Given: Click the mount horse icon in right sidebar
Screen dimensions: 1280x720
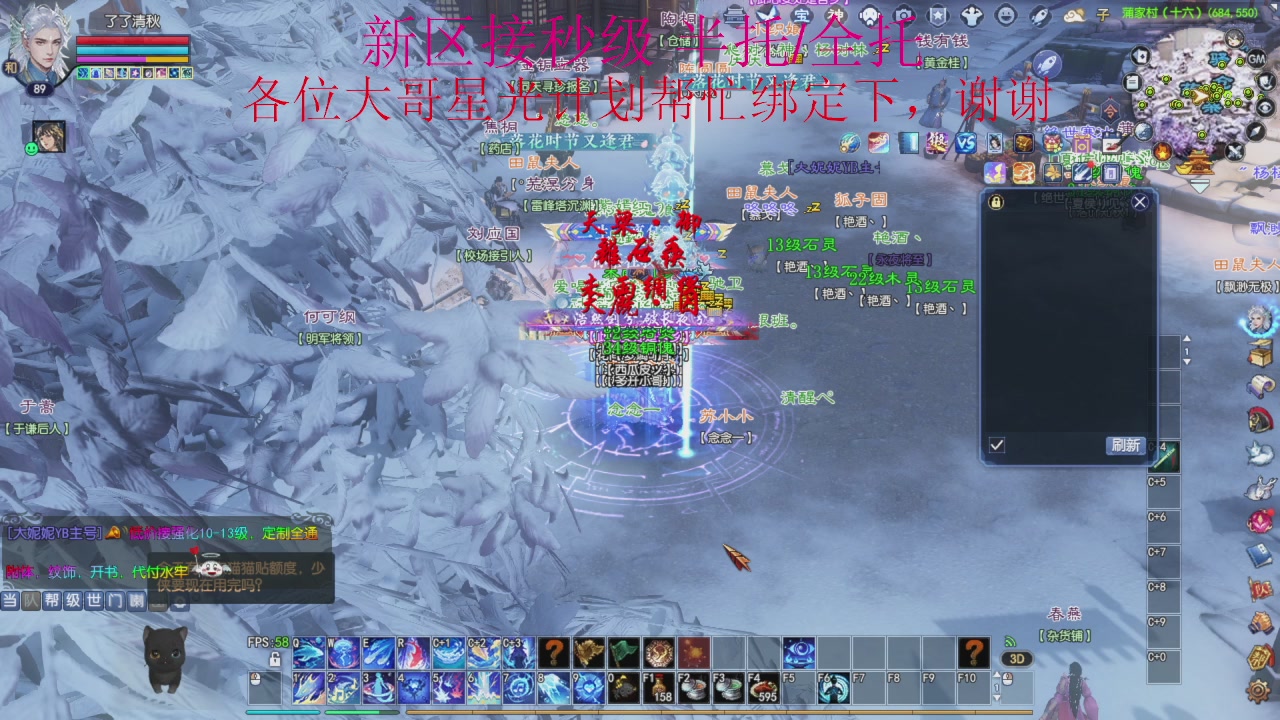Looking at the screenshot, I should click(x=1258, y=420).
